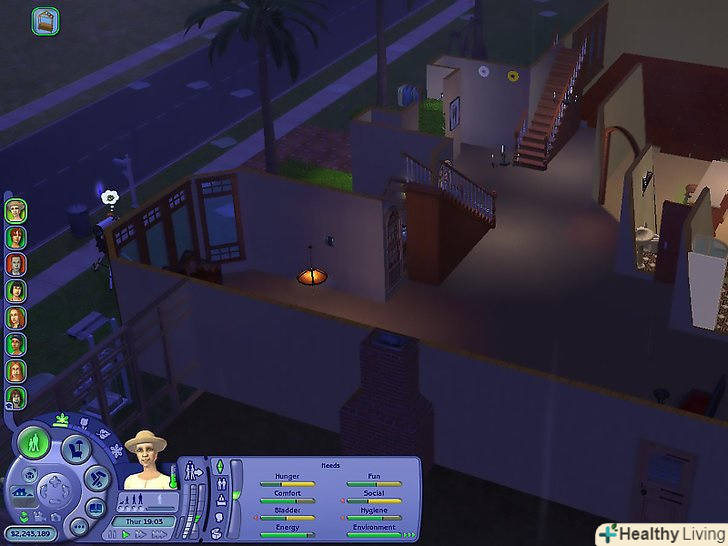Click the play speed button

point(125,535)
